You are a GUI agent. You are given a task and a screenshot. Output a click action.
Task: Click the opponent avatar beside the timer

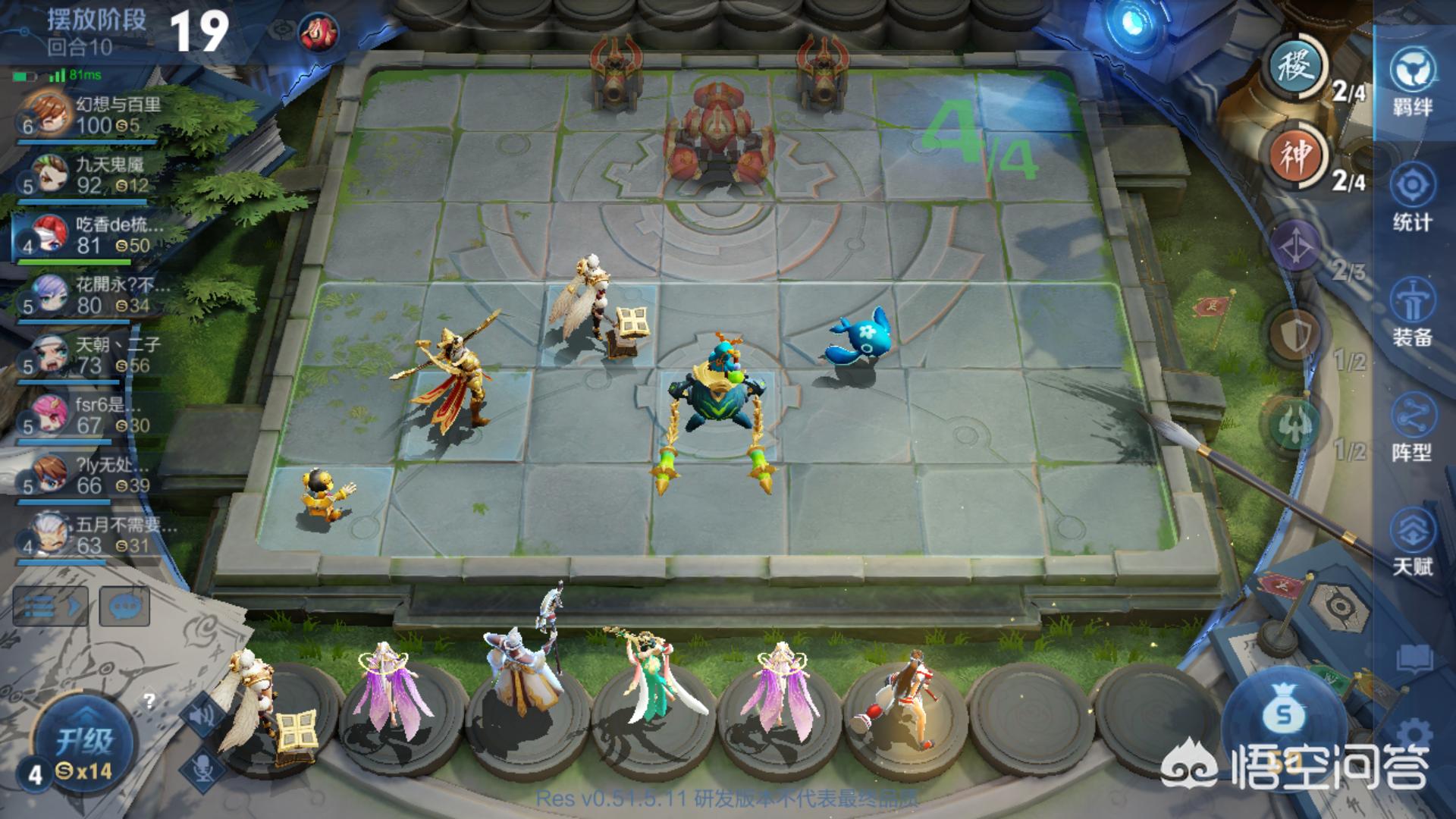pos(318,32)
